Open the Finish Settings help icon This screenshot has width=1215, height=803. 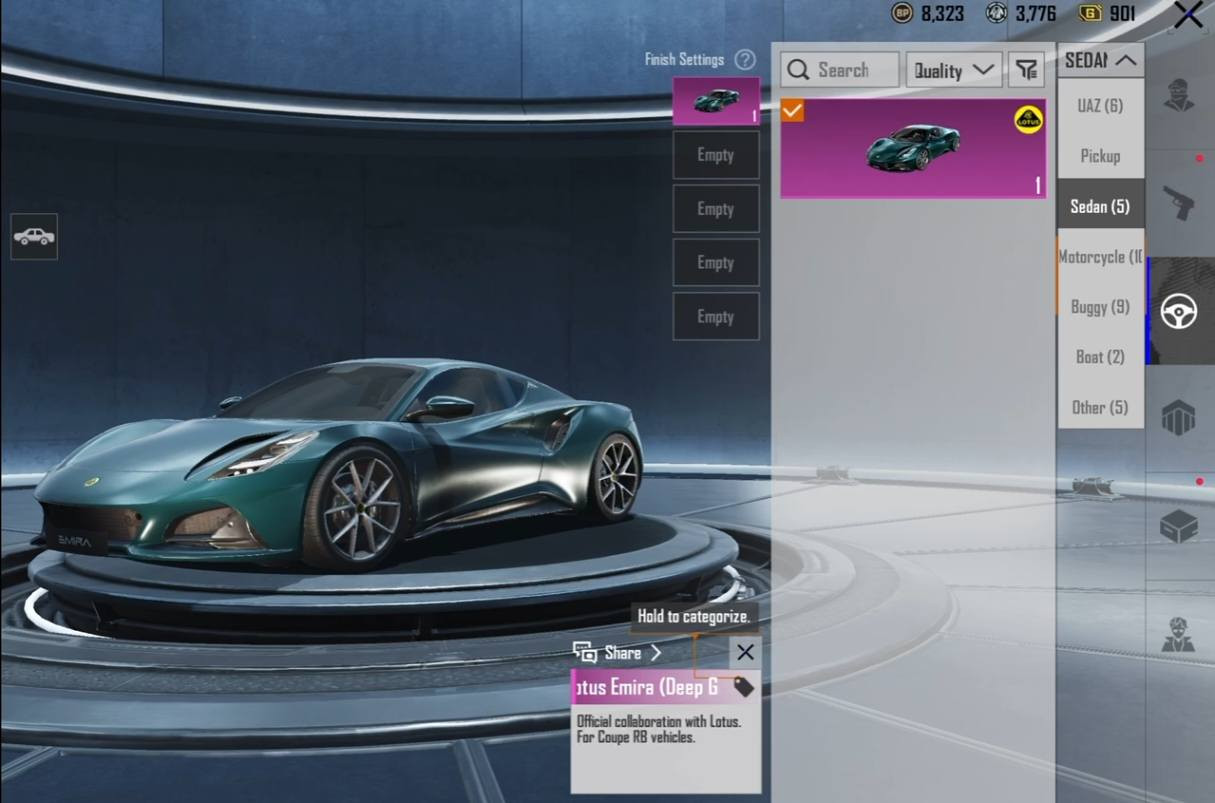click(745, 60)
